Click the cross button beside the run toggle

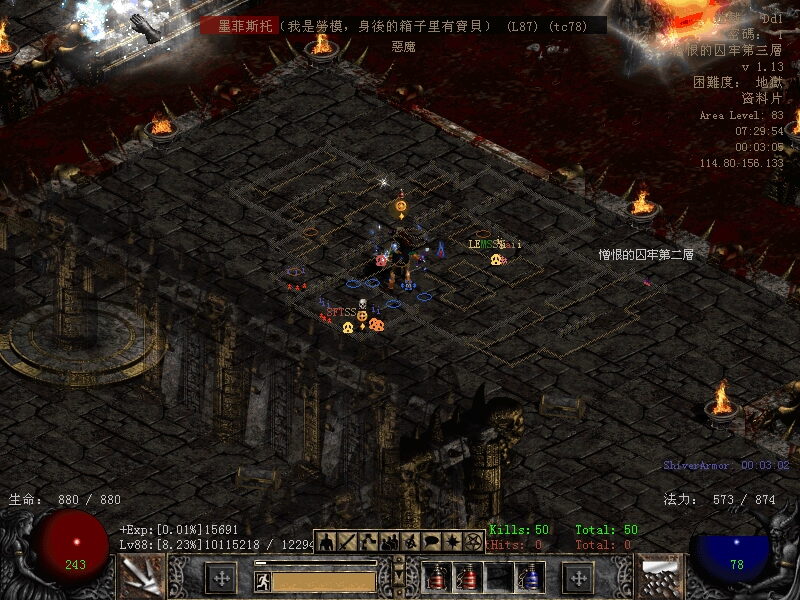click(x=221, y=577)
